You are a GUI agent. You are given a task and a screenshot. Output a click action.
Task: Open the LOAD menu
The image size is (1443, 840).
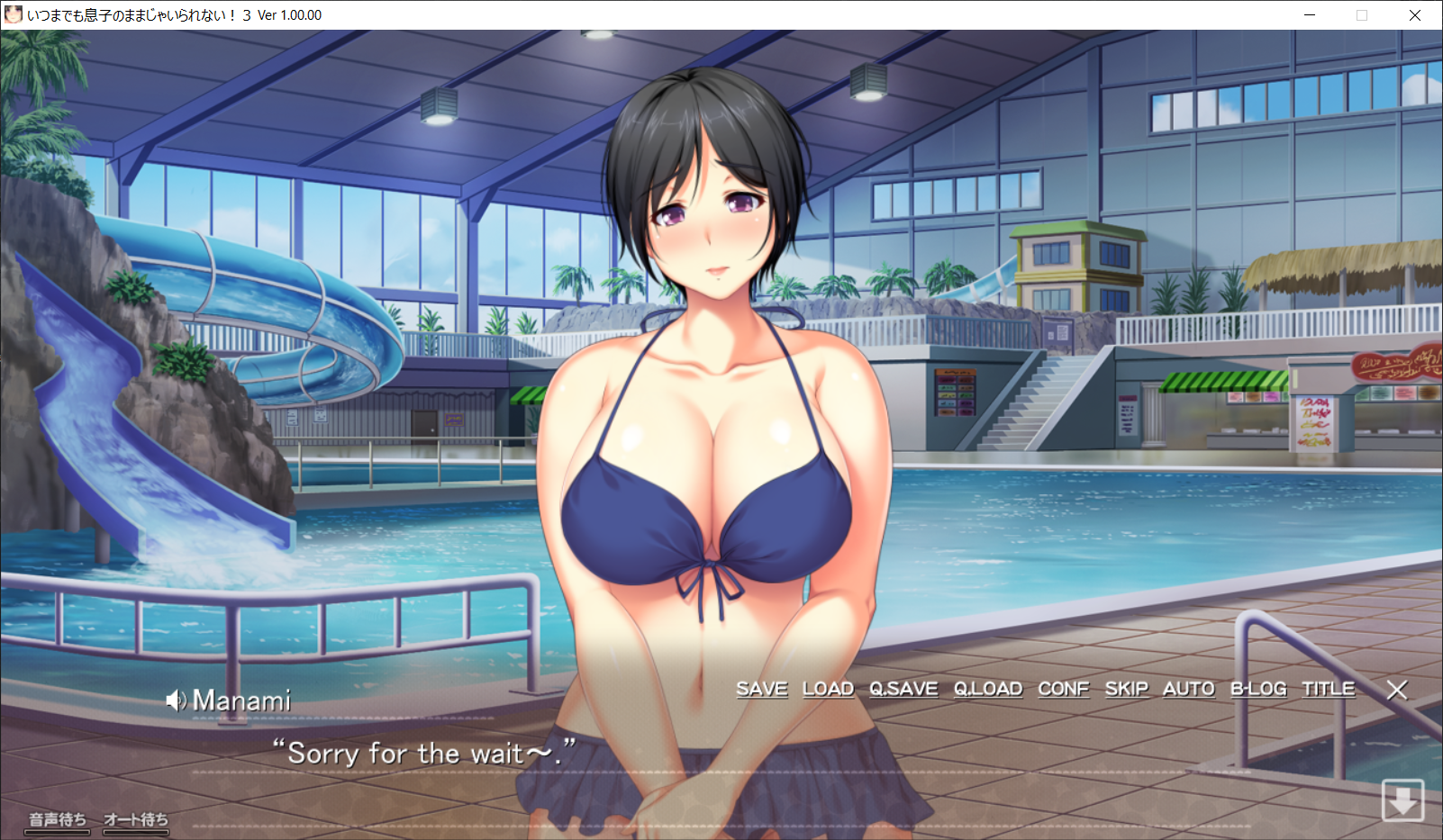[828, 689]
